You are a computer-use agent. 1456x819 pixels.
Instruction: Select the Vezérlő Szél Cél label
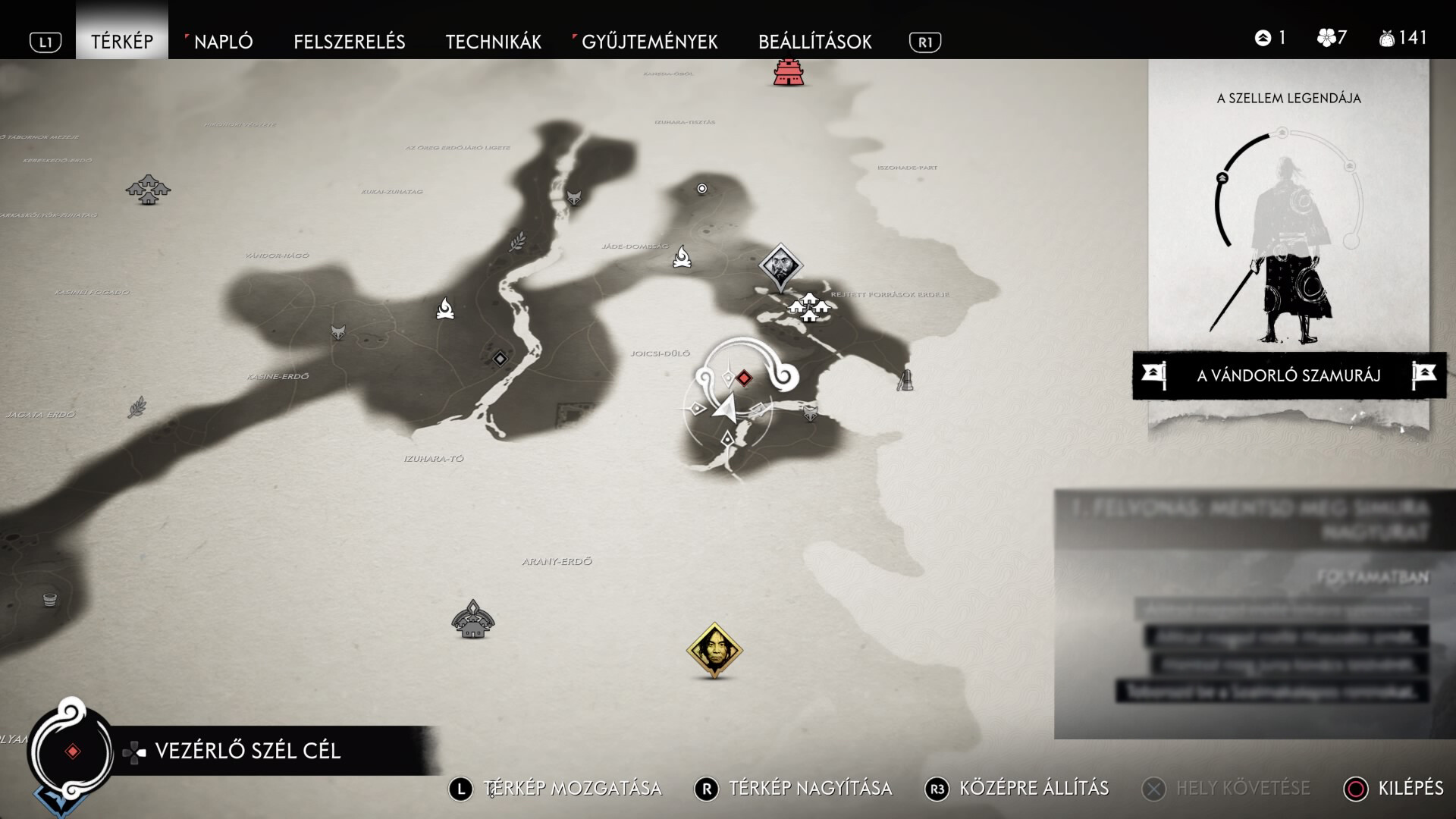coord(247,751)
